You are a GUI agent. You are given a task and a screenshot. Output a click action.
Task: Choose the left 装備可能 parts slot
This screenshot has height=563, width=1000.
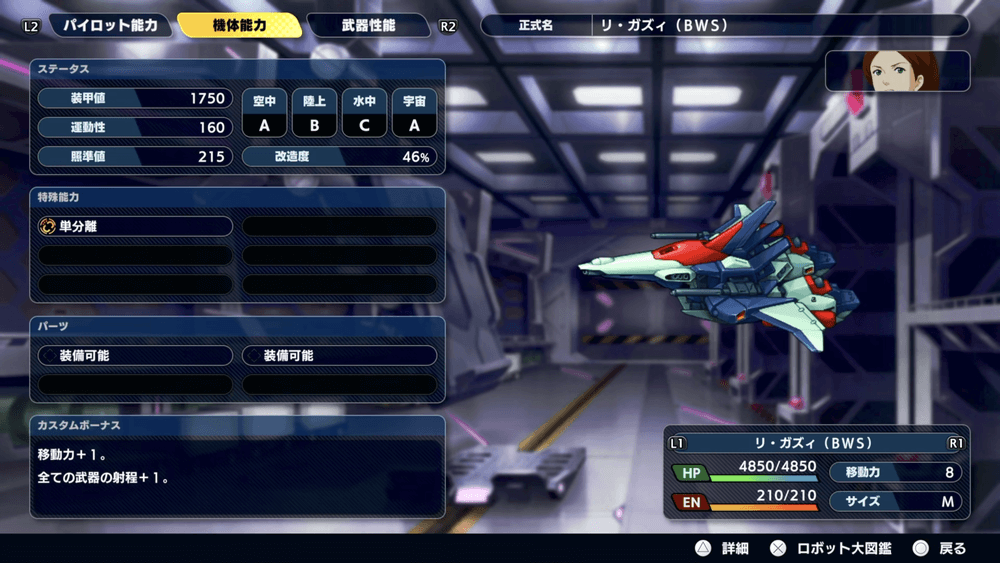(135, 355)
